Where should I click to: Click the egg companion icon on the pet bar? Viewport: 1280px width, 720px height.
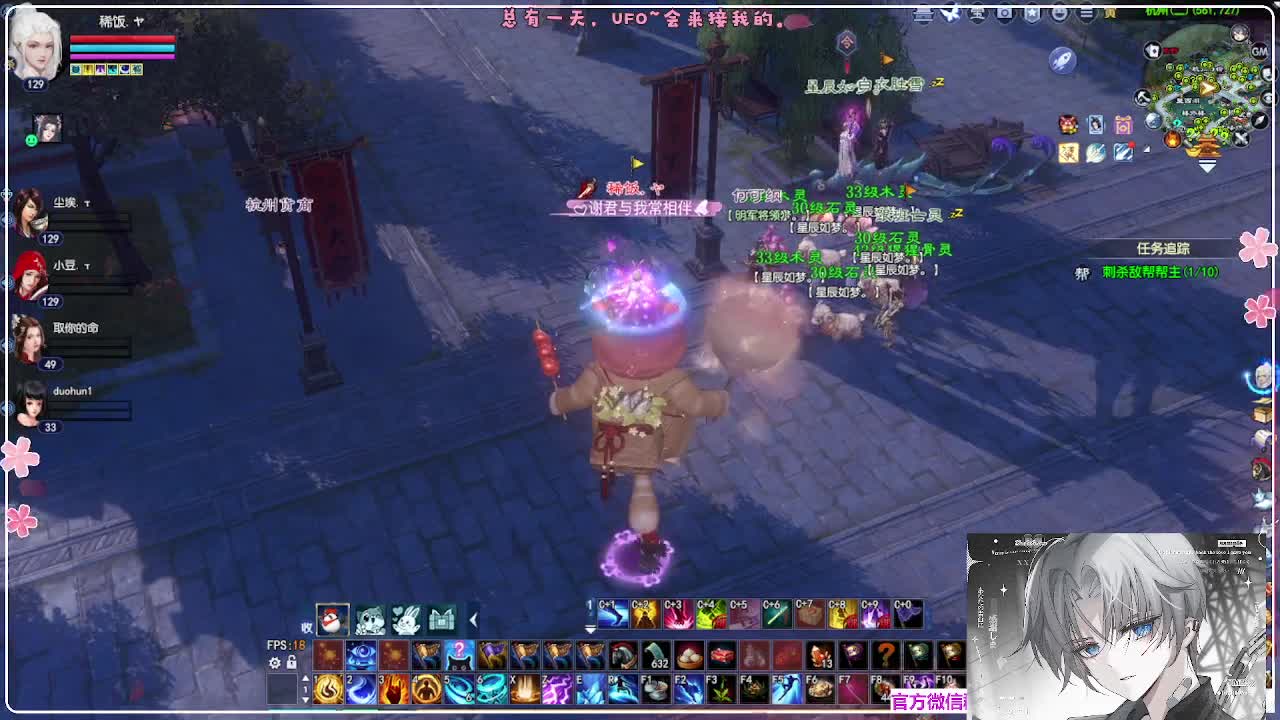point(332,618)
